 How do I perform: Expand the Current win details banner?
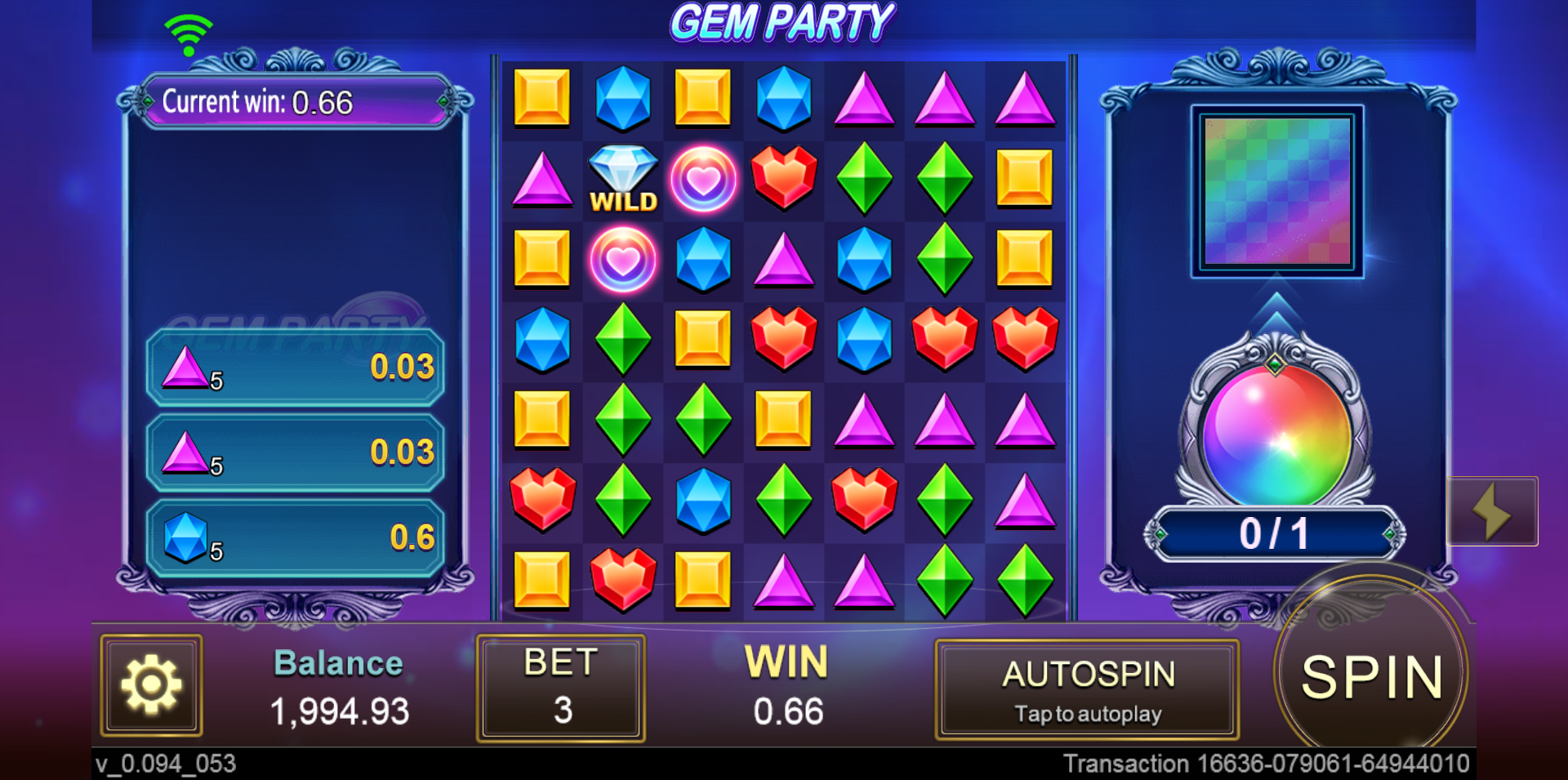coord(294,102)
